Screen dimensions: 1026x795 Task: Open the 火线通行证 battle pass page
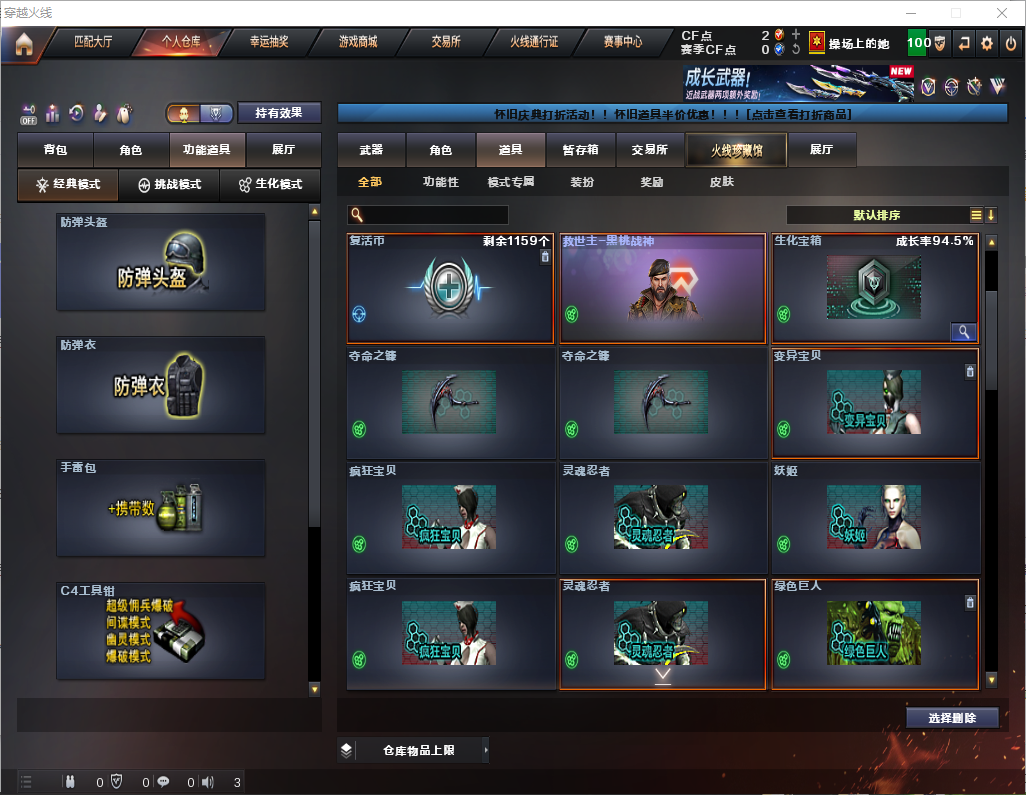click(534, 43)
